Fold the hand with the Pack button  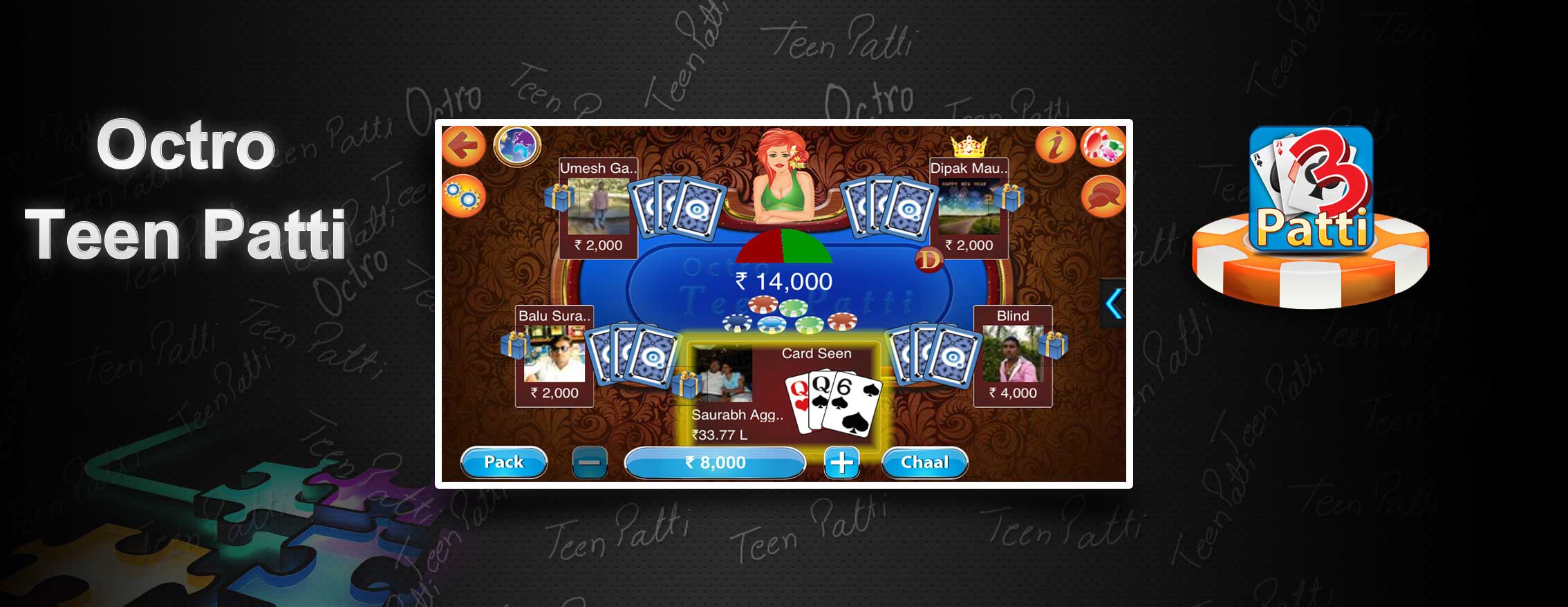click(x=503, y=463)
